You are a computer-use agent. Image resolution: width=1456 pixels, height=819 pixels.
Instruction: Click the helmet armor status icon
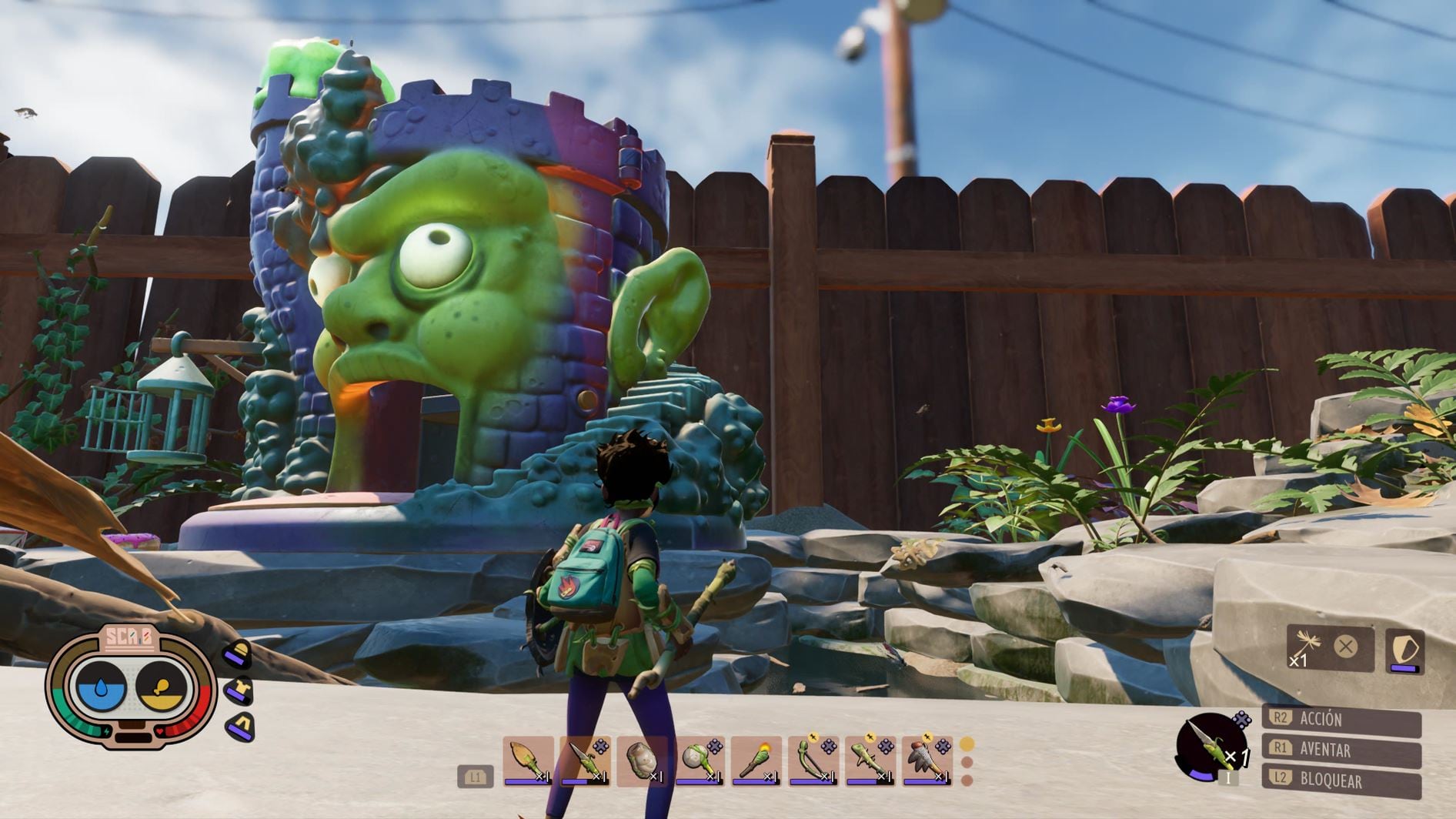tap(237, 654)
